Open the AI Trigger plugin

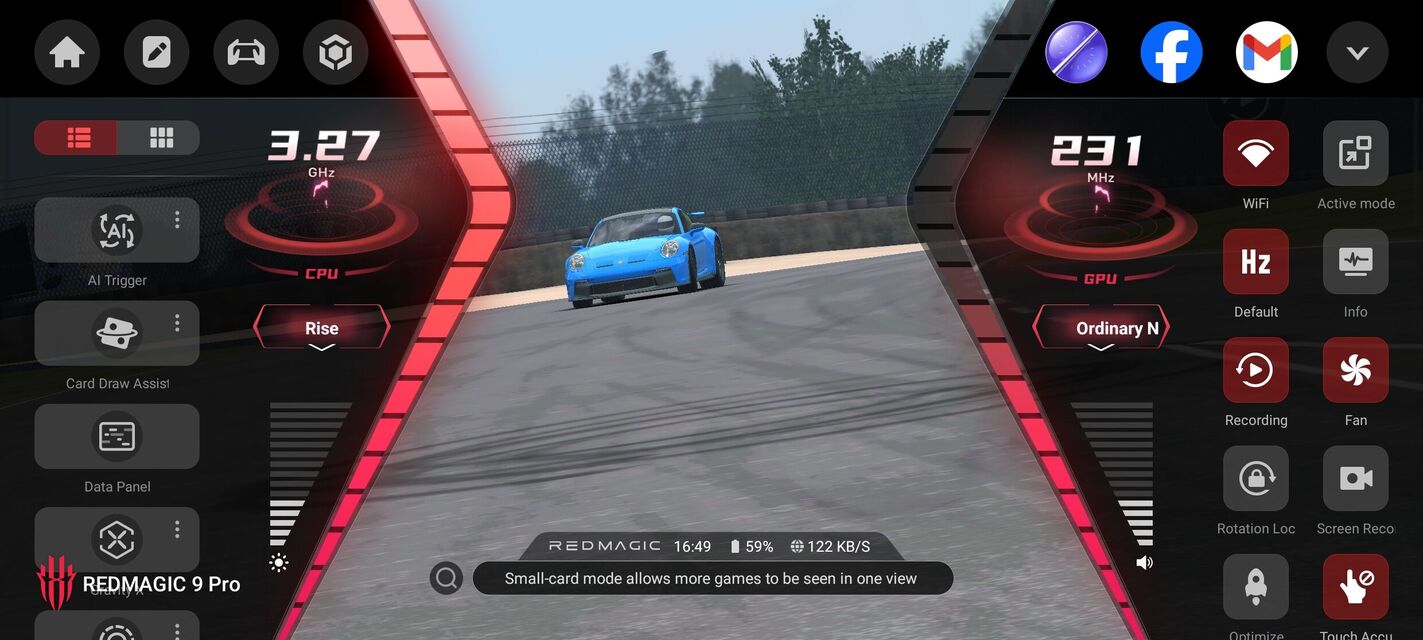pyautogui.click(x=117, y=231)
